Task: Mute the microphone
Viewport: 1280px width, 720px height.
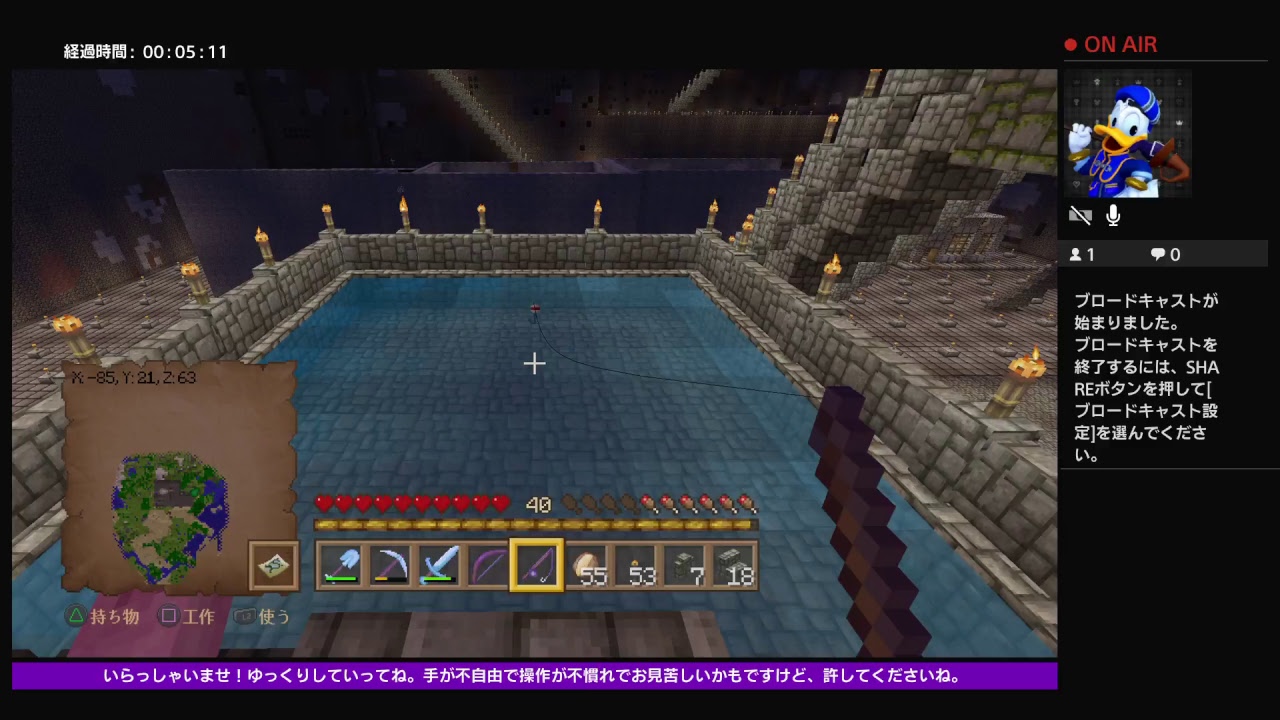Action: [1112, 215]
